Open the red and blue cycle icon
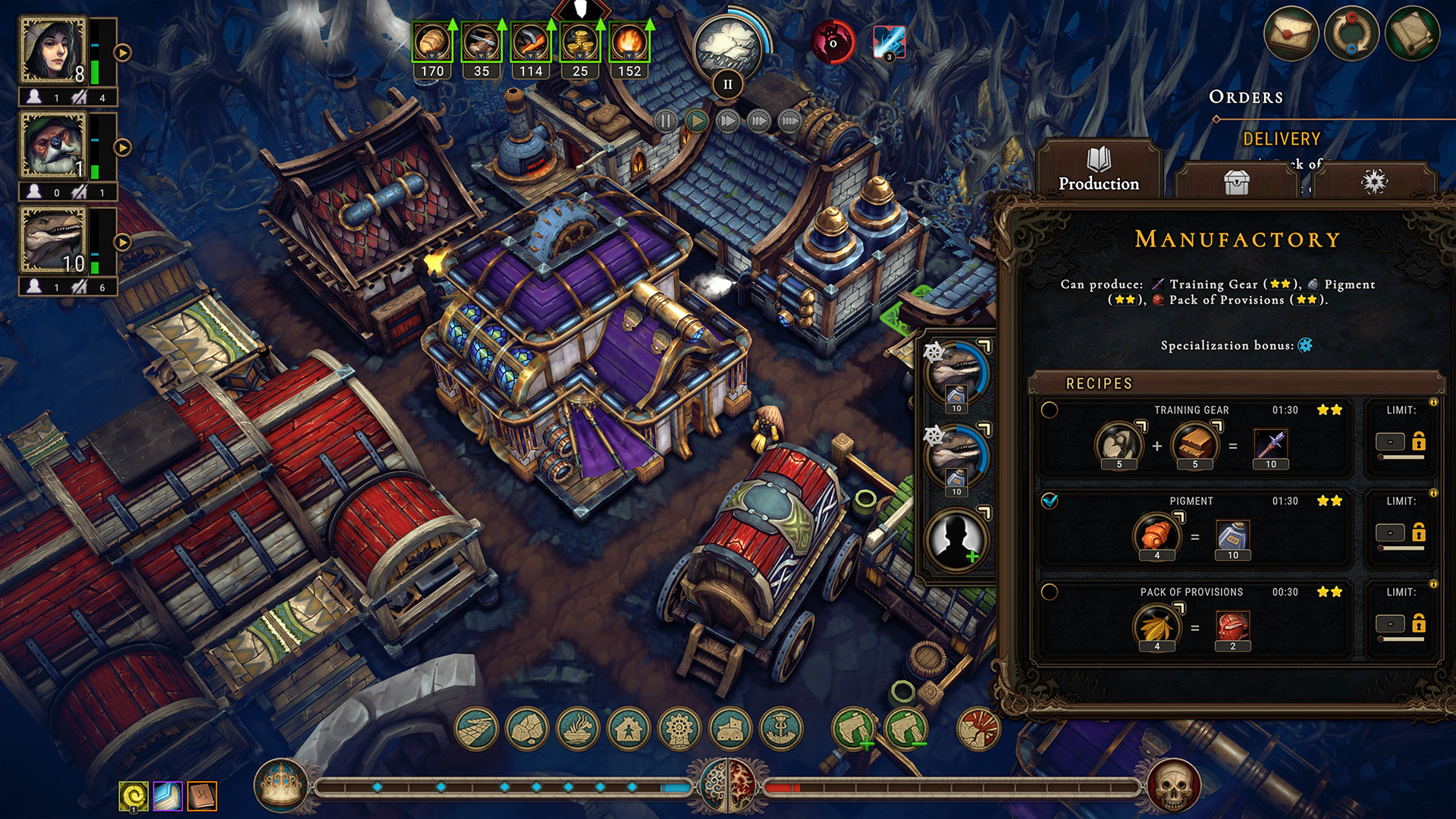Screen dimensions: 1456x819 click(1351, 34)
